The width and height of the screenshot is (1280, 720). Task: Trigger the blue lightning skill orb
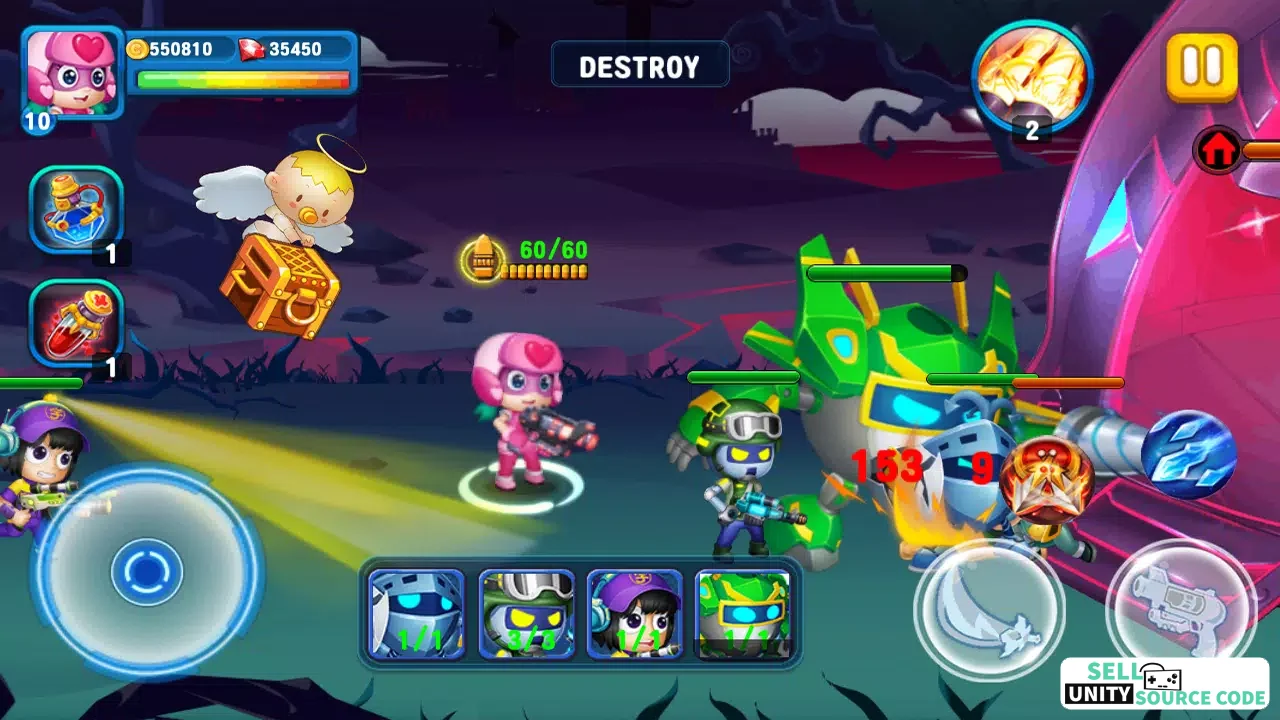tap(1189, 455)
